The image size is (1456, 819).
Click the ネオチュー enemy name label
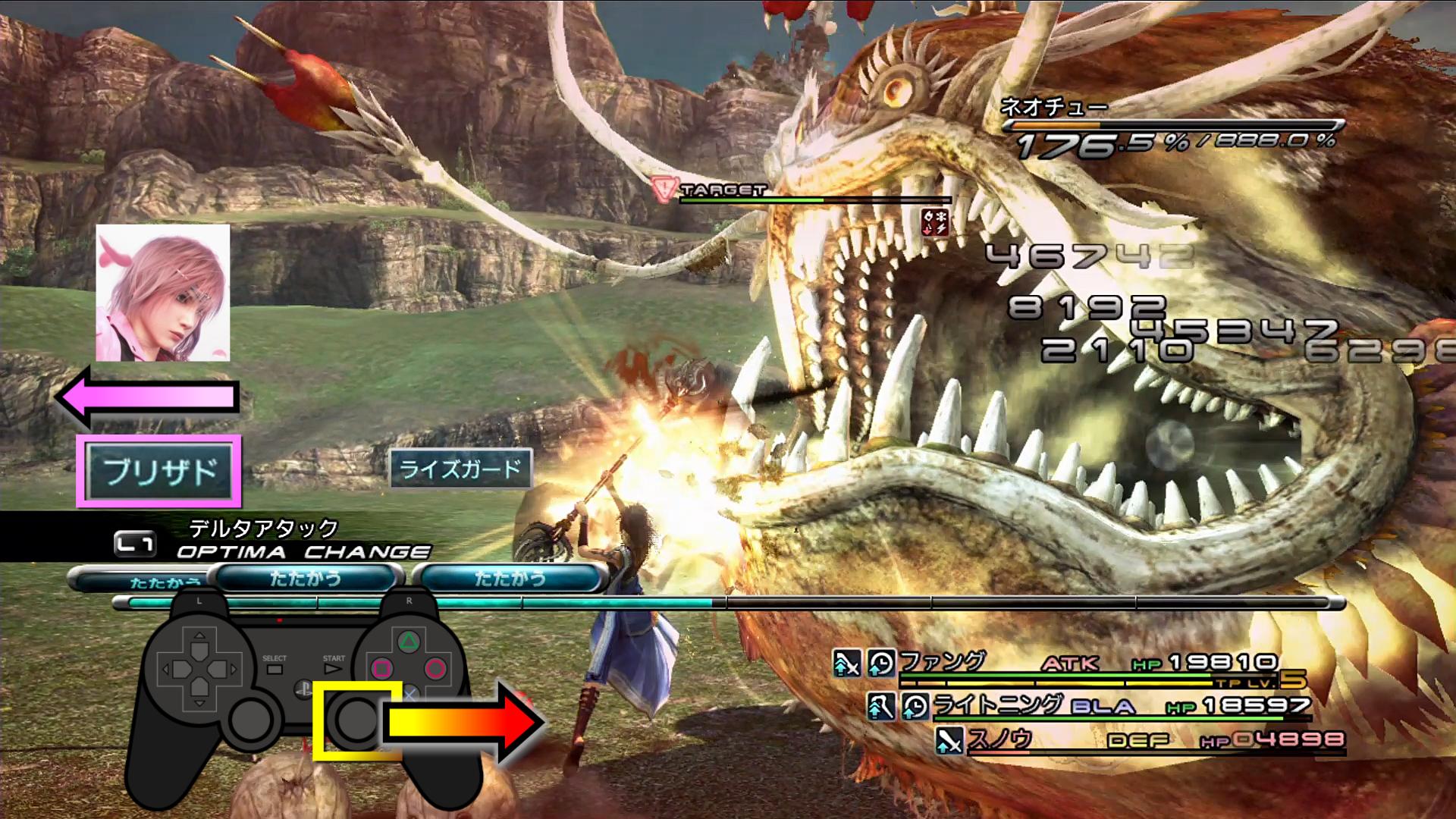(1053, 107)
